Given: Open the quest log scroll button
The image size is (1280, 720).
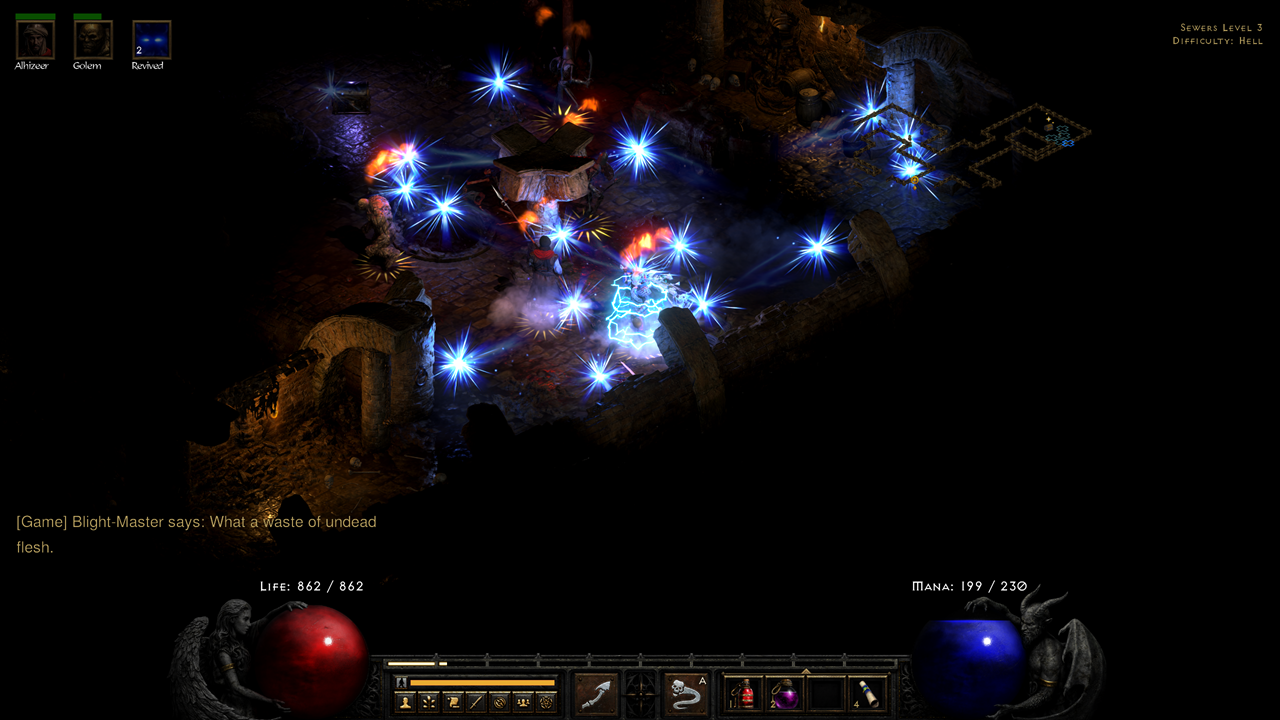Looking at the screenshot, I should 452,702.
